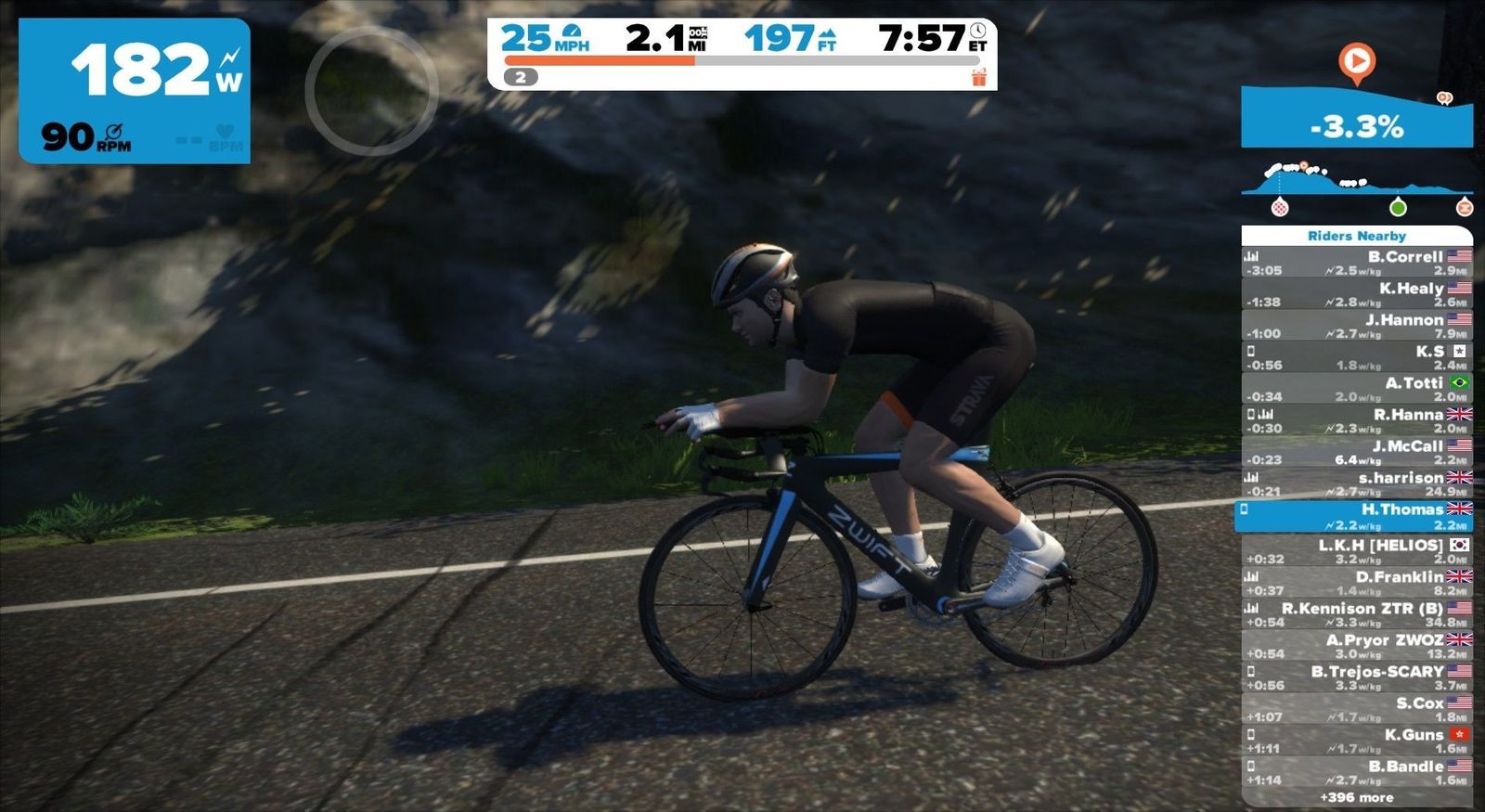View J.McCall riding at 6.4 w/kg

[x=1357, y=452]
